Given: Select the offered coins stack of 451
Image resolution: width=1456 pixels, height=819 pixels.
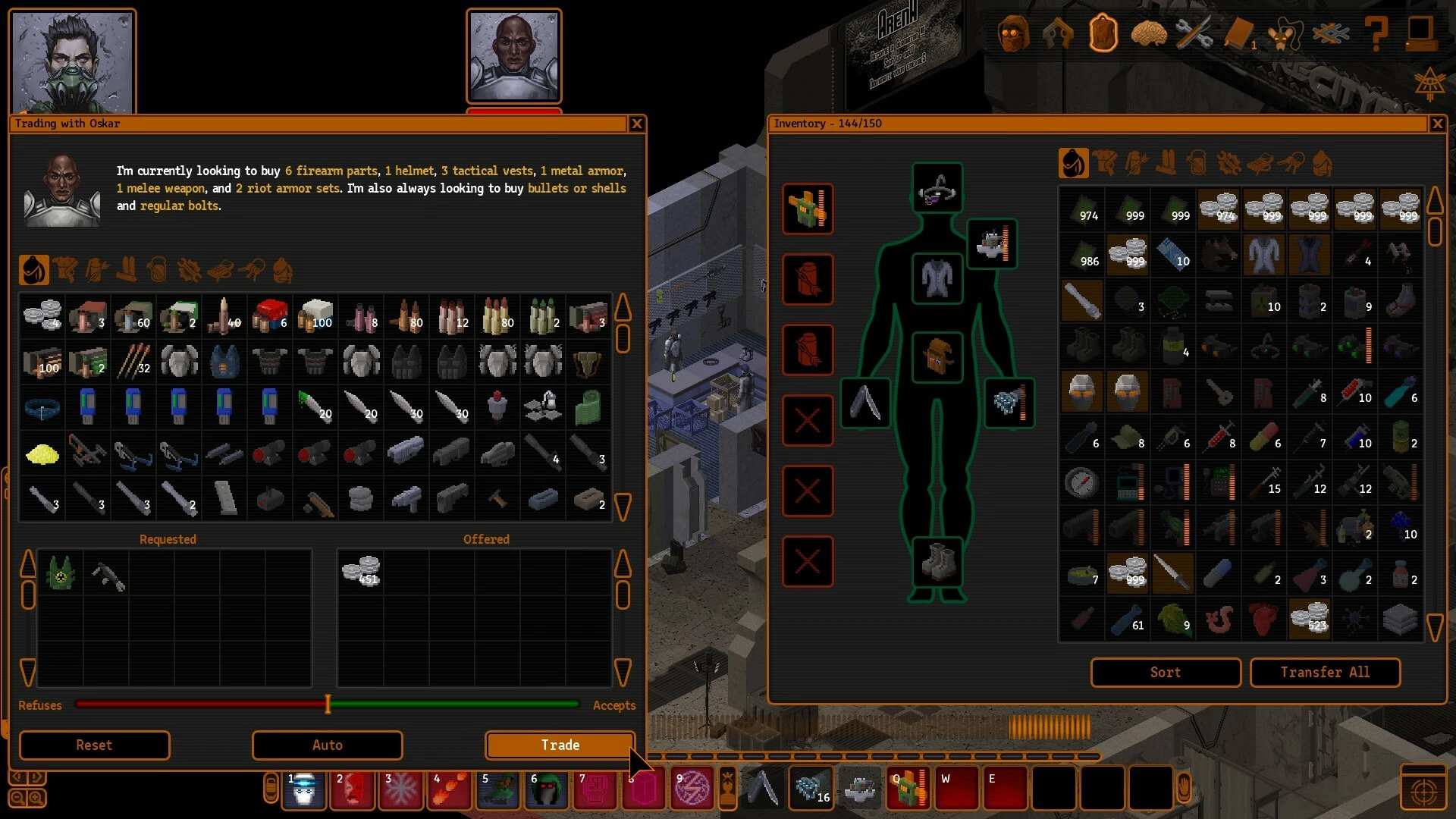Looking at the screenshot, I should [361, 571].
